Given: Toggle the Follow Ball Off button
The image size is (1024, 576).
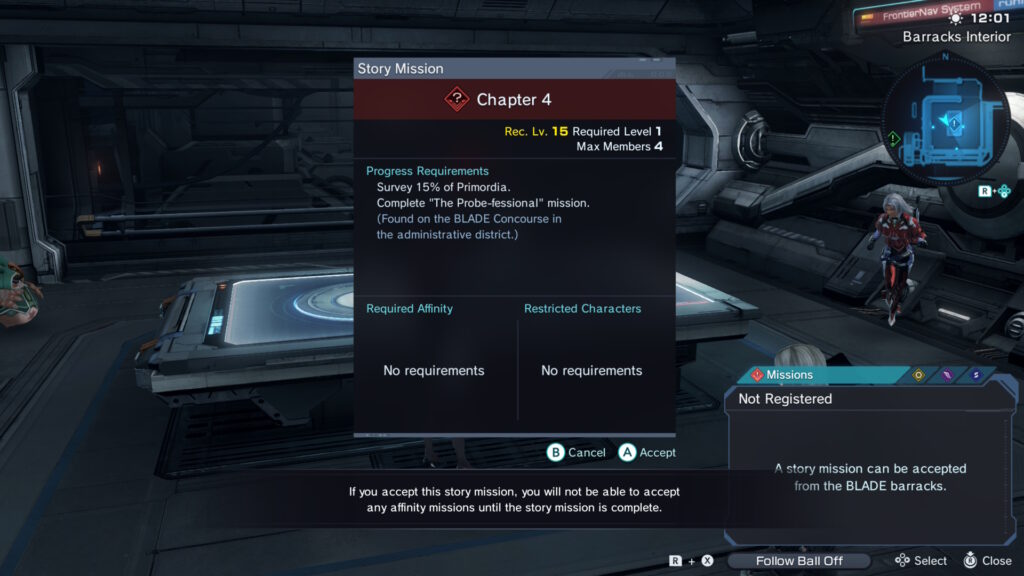Looking at the screenshot, I should (x=798, y=561).
